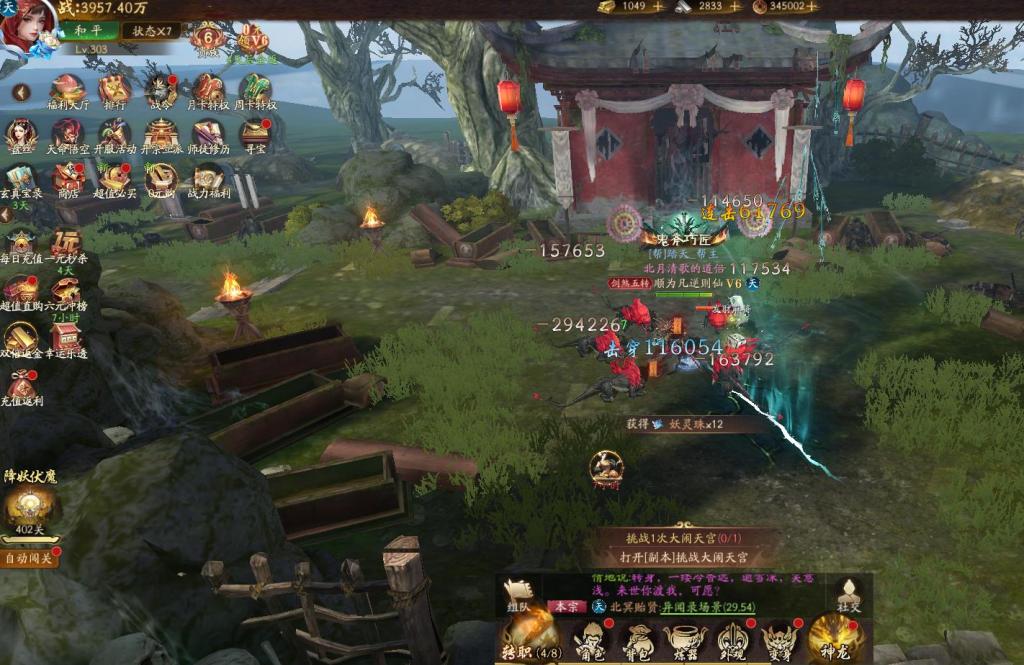
Task: Open the 月卡特权 monthly card icon
Action: (x=209, y=90)
